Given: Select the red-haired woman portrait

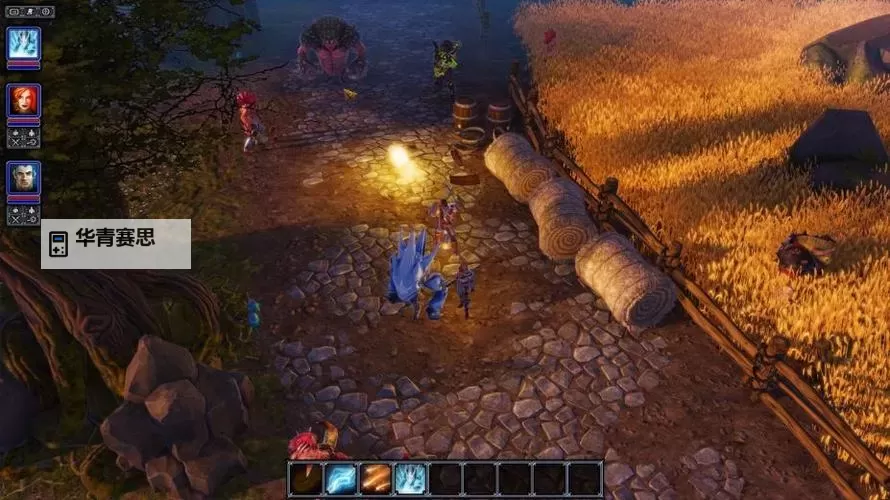Looking at the screenshot, I should [x=23, y=100].
